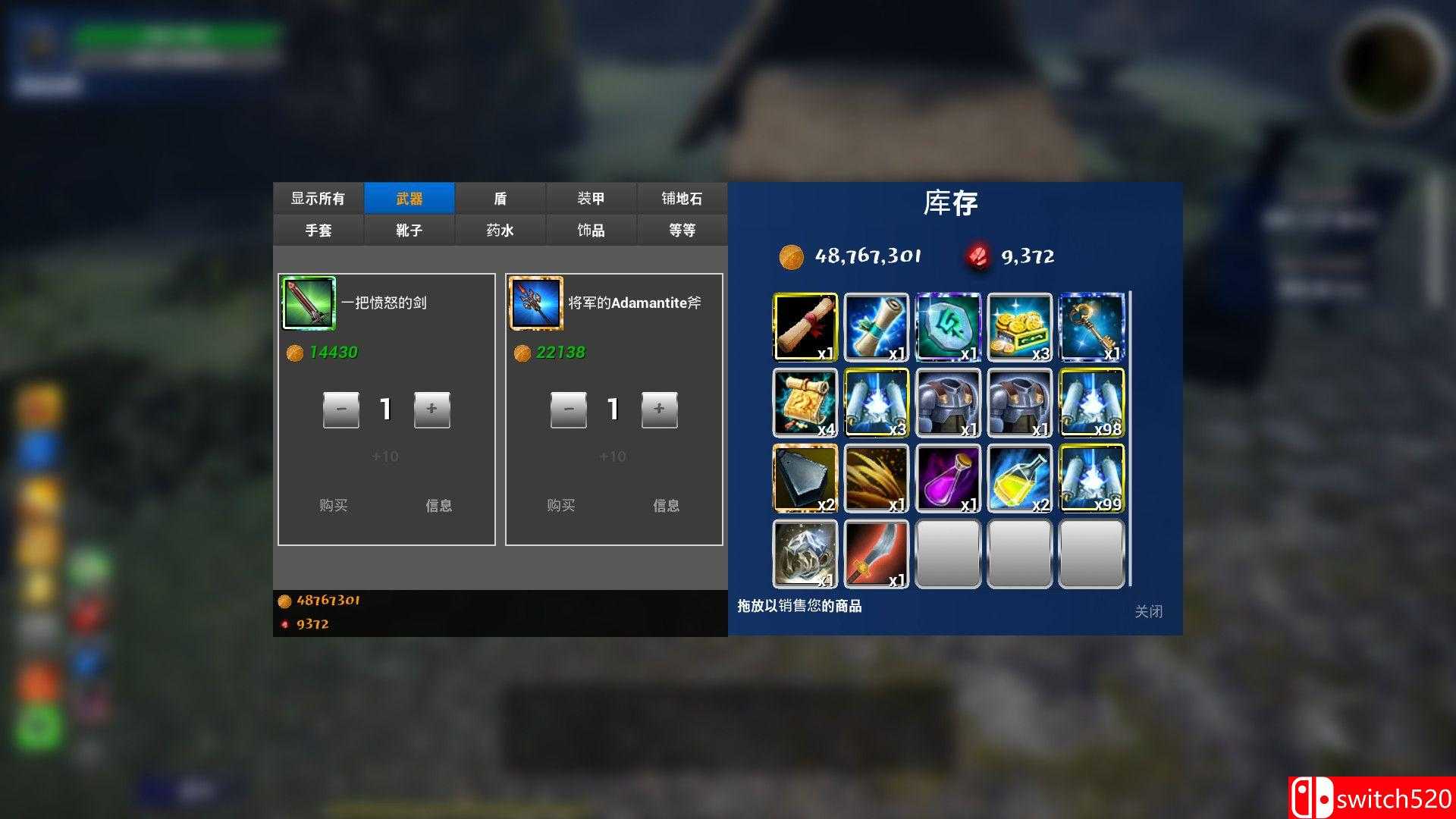Screen dimensions: 1456x819
Task: Click the red curved sword inventory item
Action: (x=877, y=554)
